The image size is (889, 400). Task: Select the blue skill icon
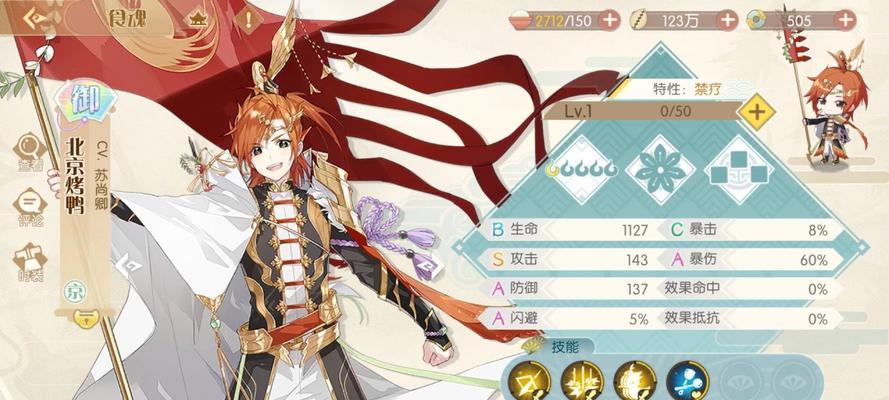688,381
